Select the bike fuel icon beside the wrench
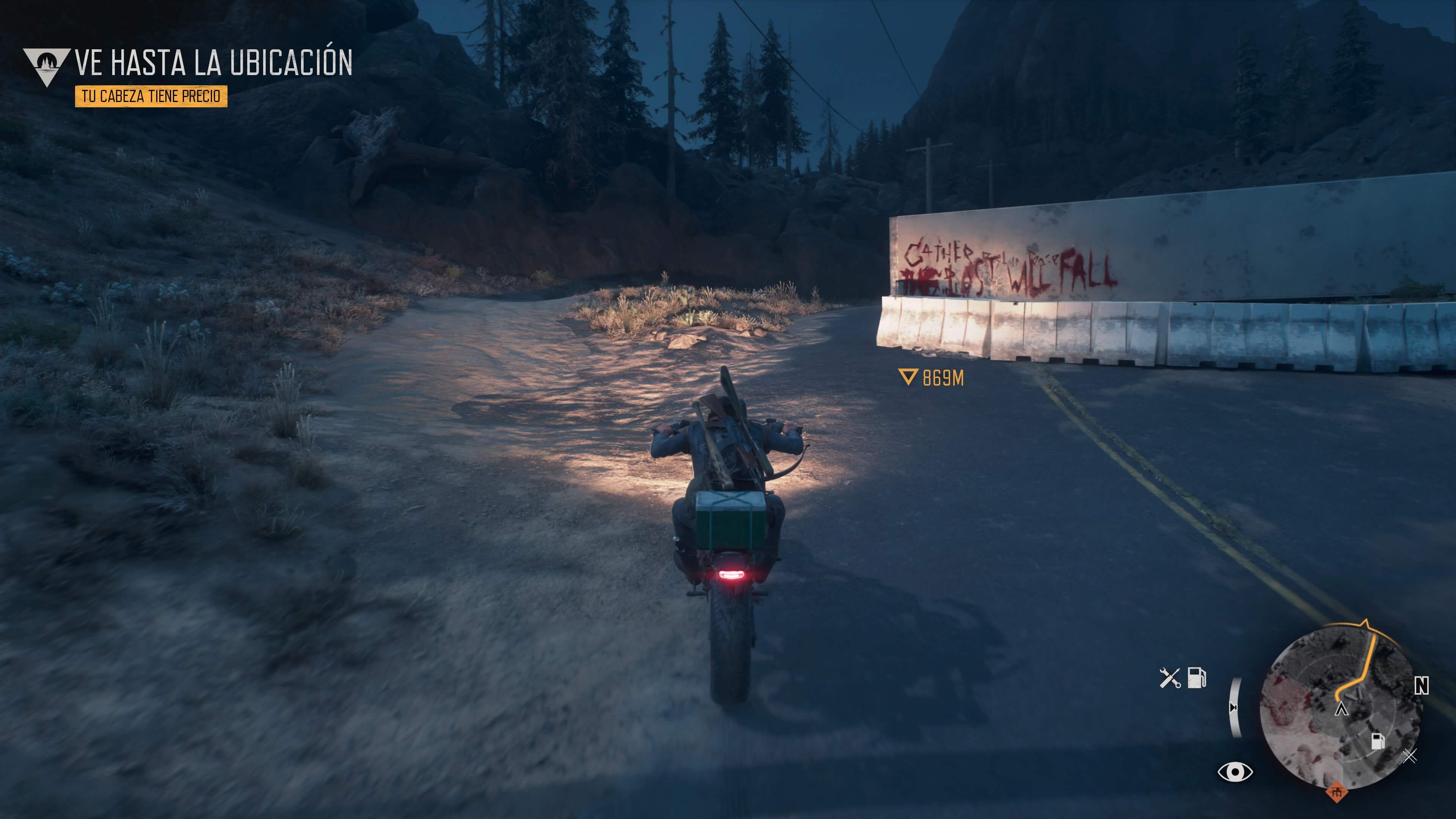The width and height of the screenshot is (1456, 819). pyautogui.click(x=1197, y=677)
